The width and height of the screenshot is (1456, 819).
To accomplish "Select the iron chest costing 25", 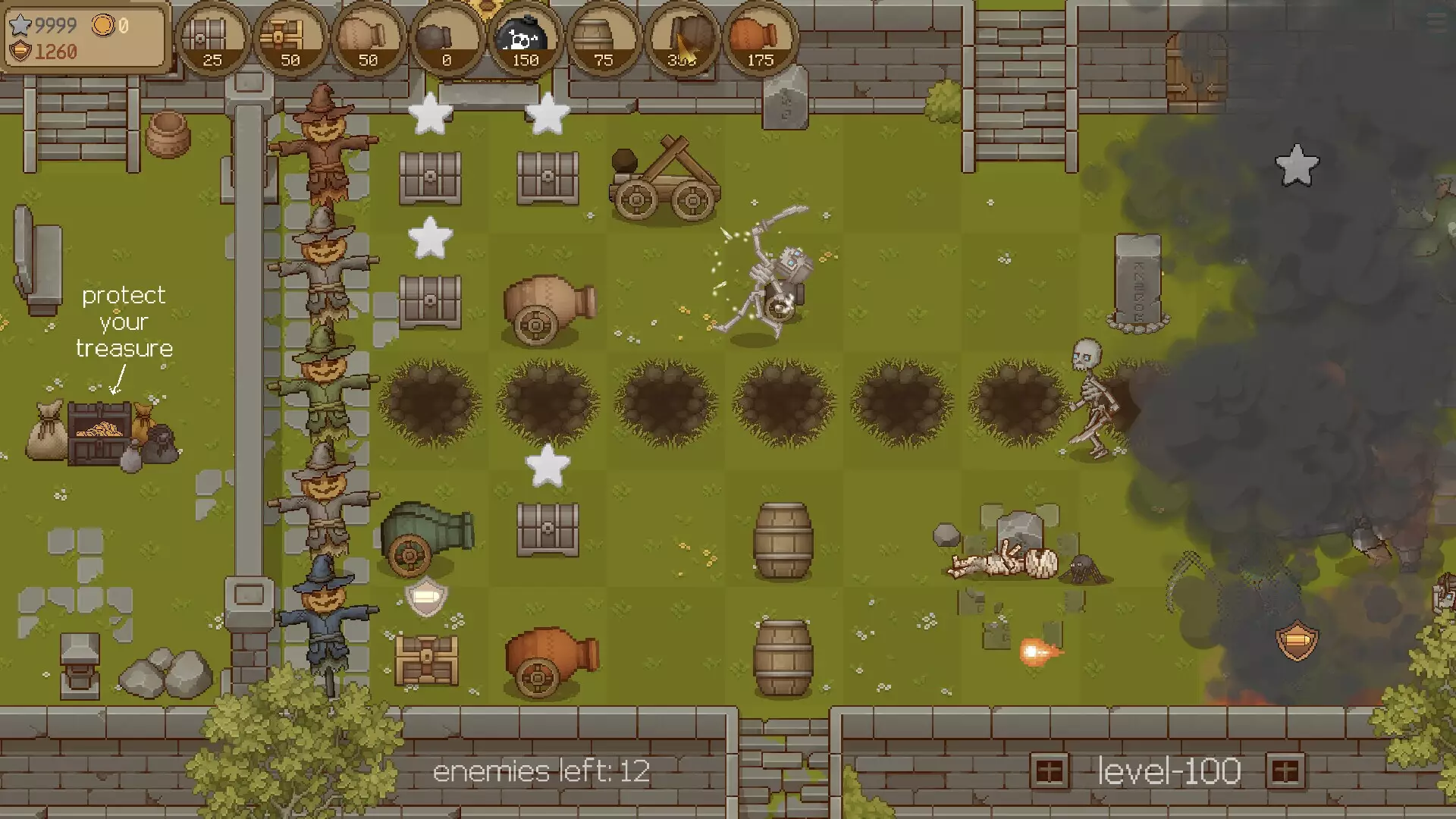I will click(212, 39).
